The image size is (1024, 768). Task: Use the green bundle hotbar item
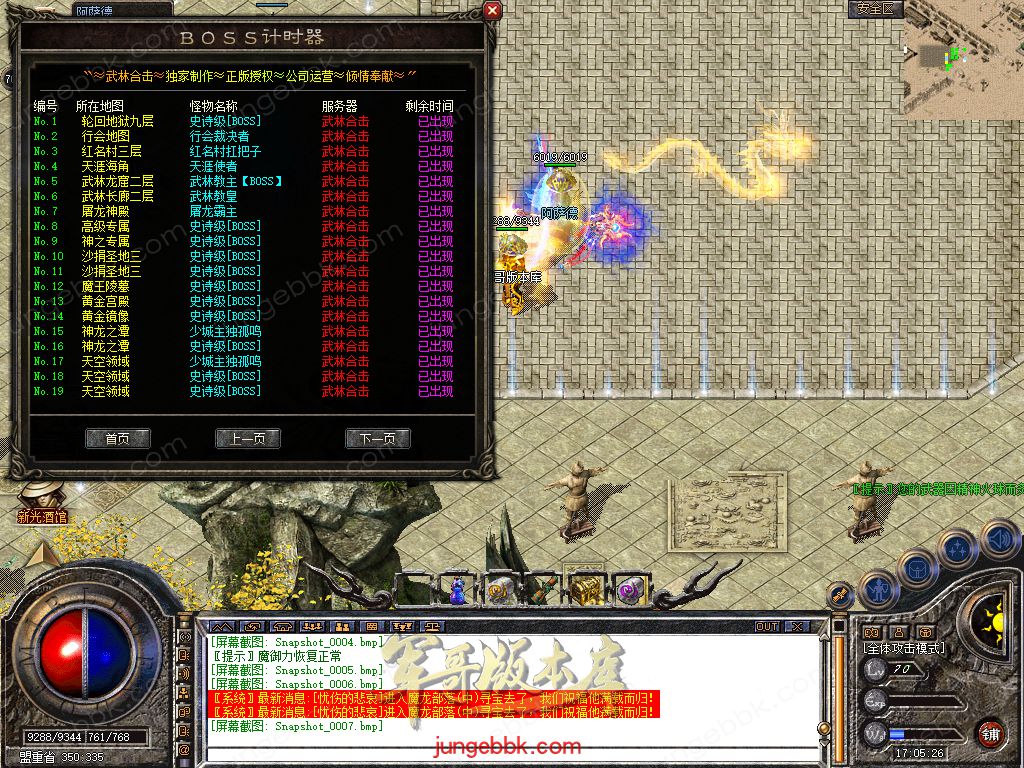(542, 591)
